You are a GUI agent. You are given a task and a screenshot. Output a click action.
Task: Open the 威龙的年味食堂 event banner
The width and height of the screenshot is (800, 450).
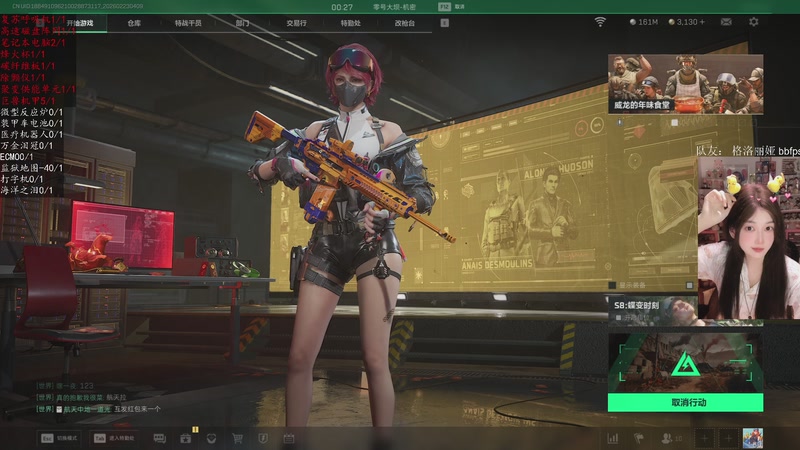[x=685, y=83]
